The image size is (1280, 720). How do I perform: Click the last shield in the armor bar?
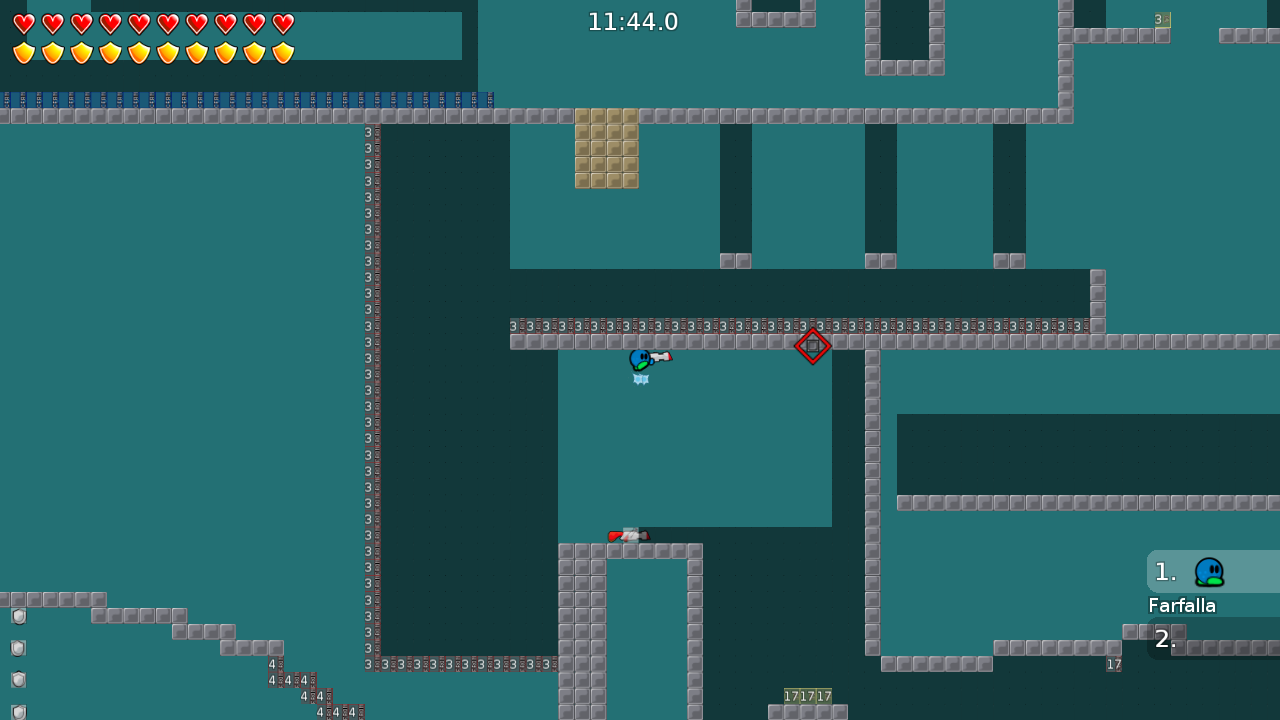(x=284, y=51)
